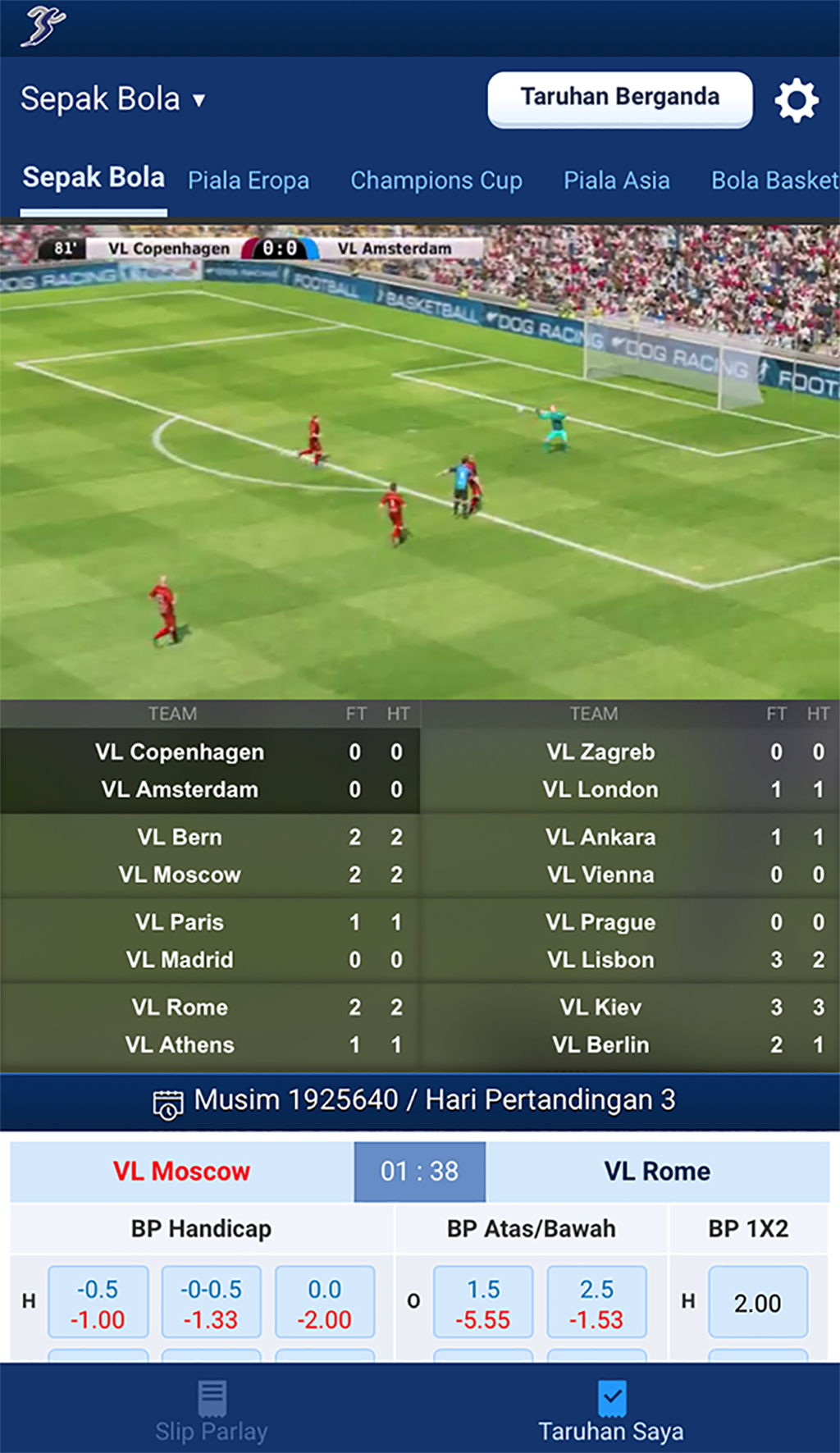
Task: Show the Piala Asia tab
Action: (616, 180)
